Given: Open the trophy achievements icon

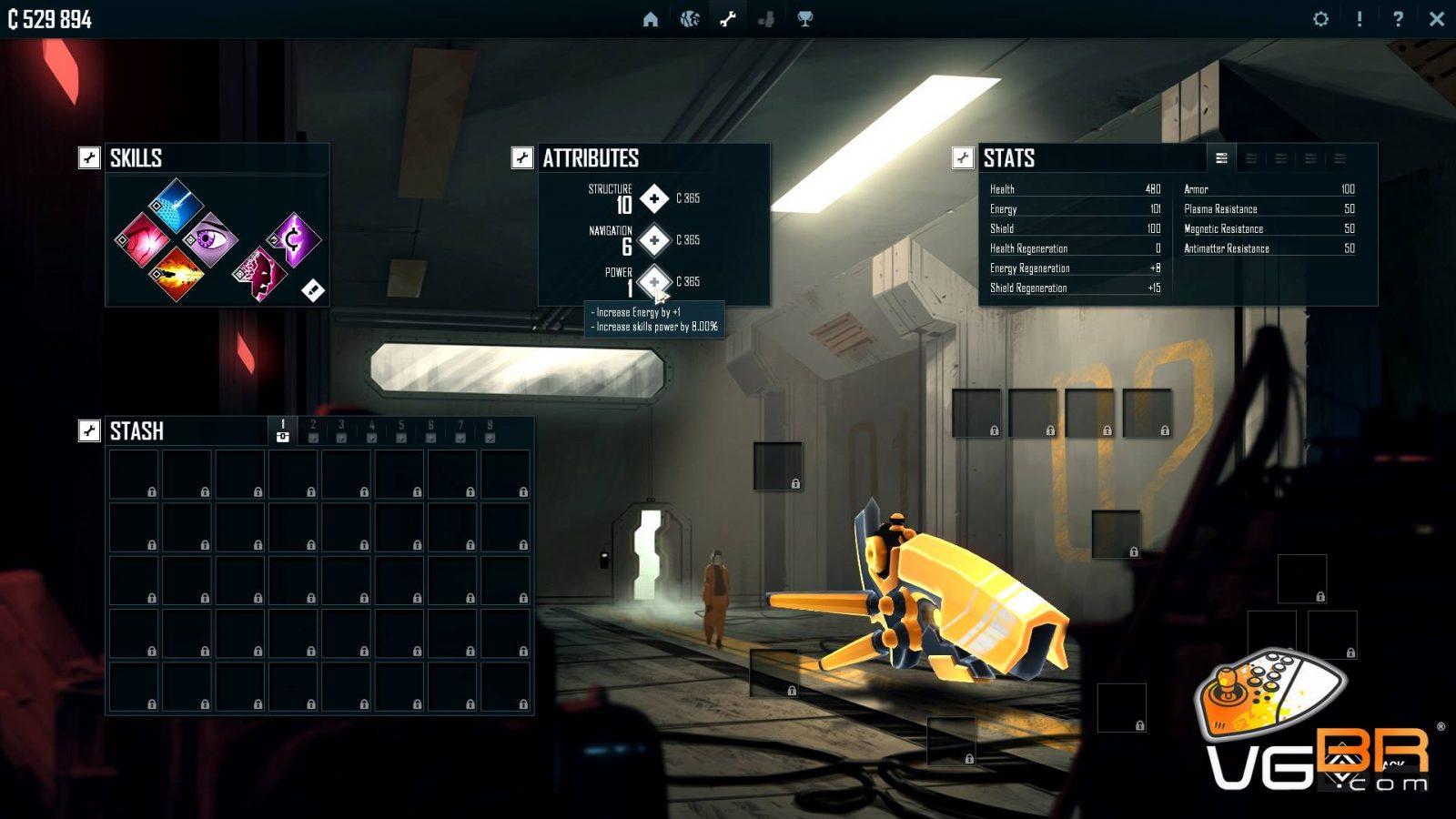Looking at the screenshot, I should [x=805, y=19].
